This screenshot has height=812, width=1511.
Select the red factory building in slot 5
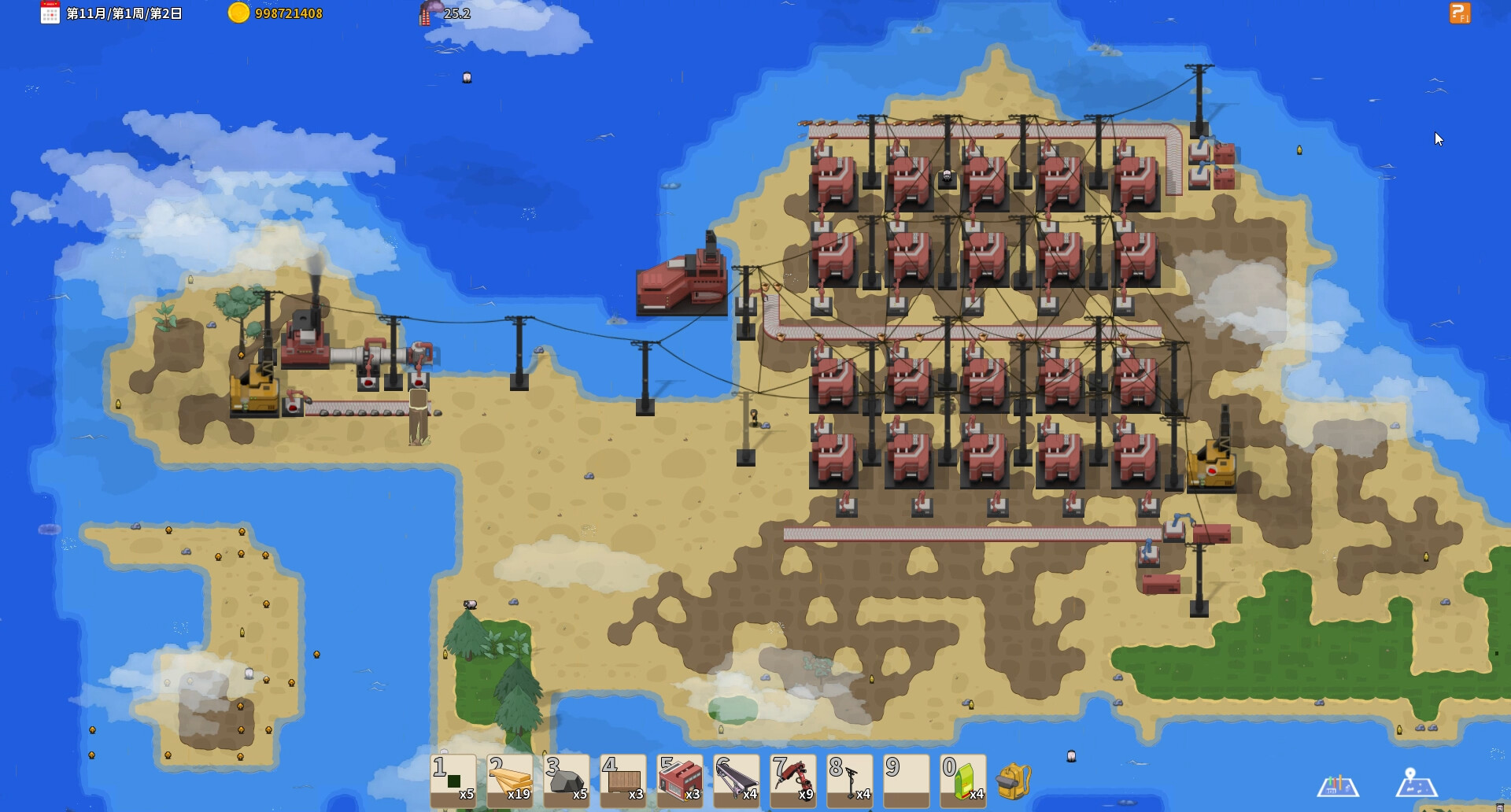click(680, 781)
